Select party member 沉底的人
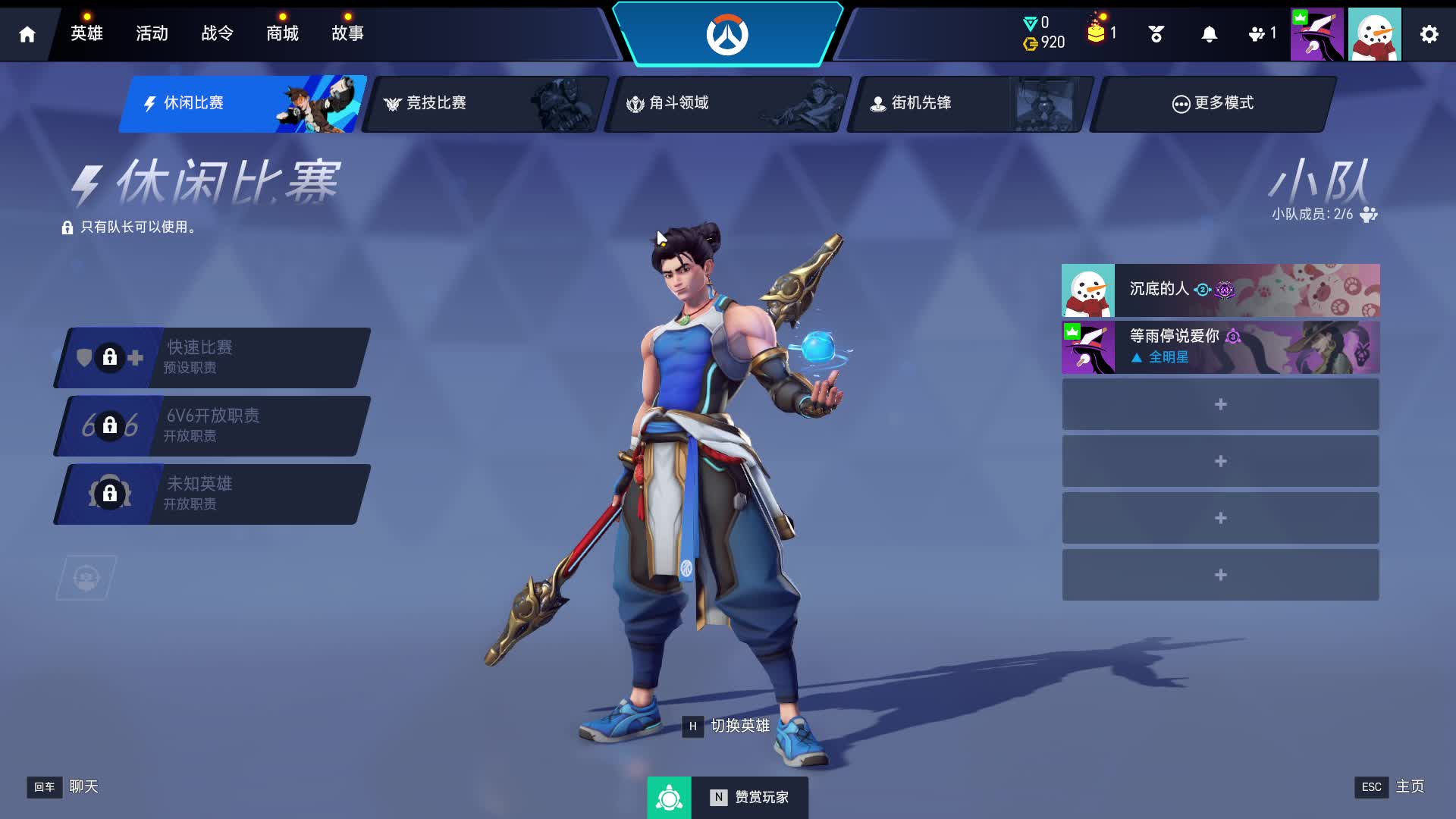 click(1220, 290)
